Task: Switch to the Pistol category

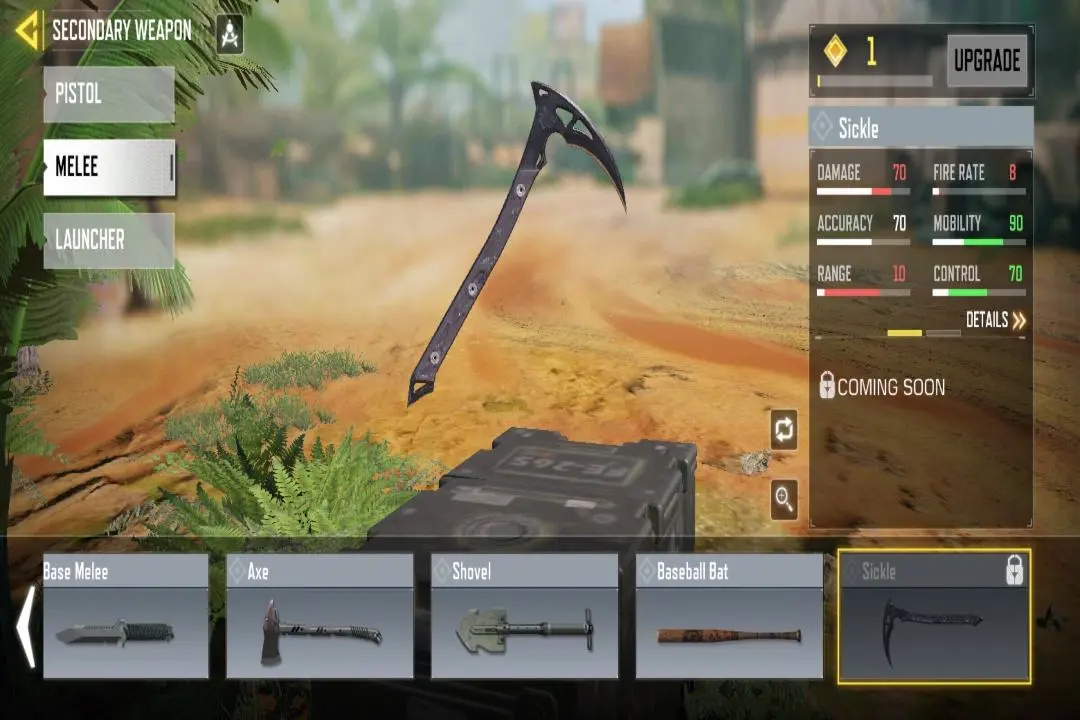Action: [x=109, y=95]
